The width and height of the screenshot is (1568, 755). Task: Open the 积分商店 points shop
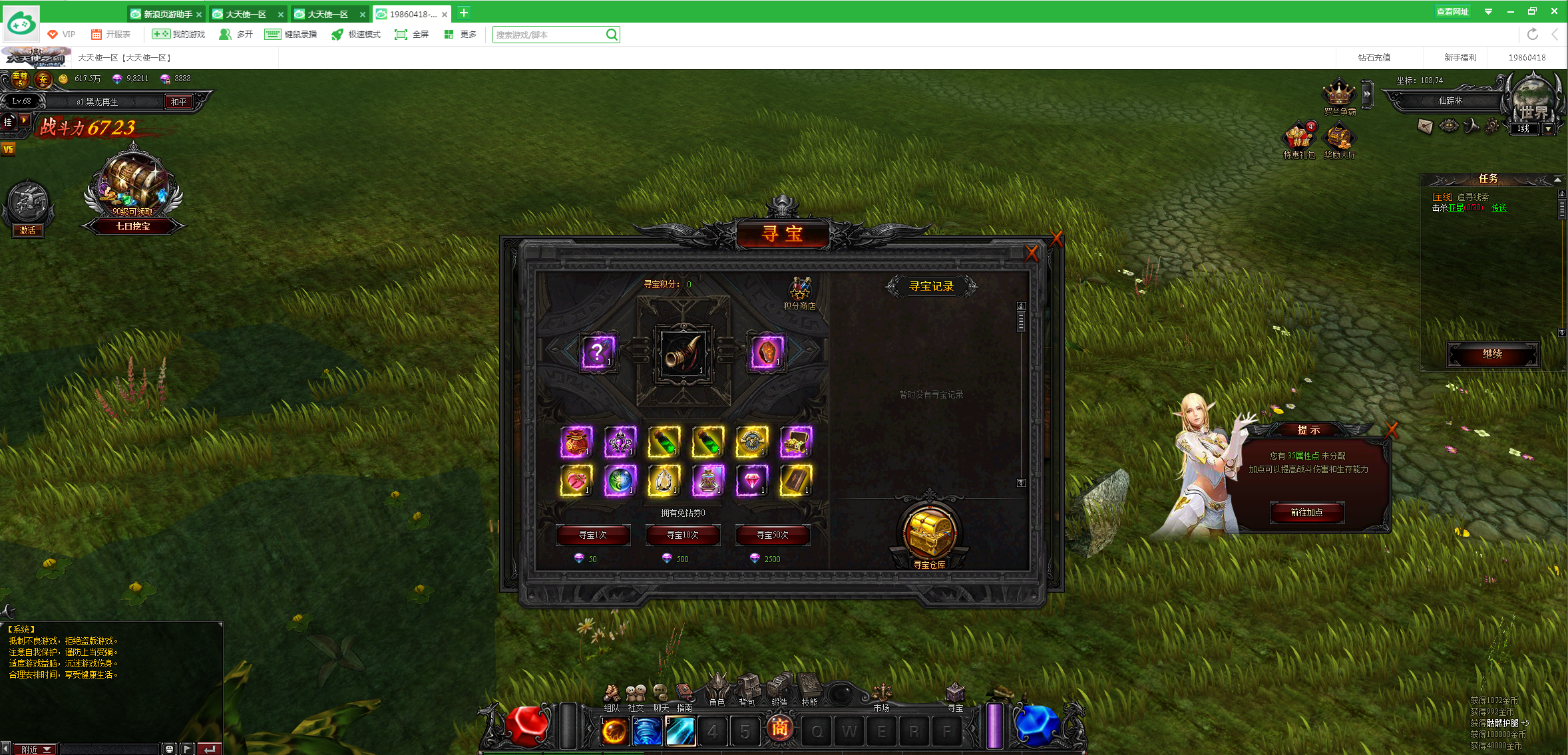coord(799,293)
